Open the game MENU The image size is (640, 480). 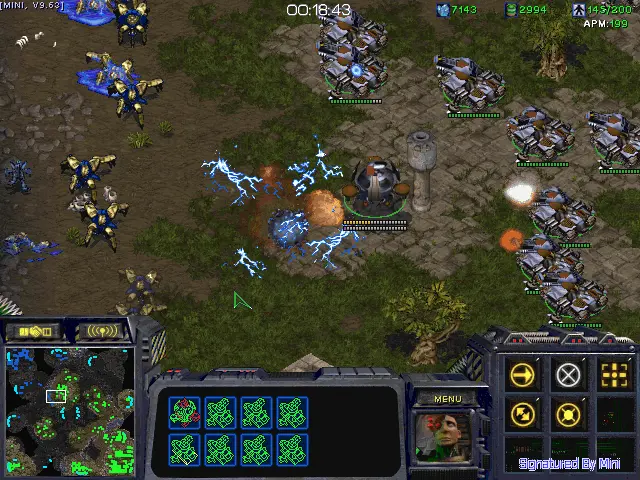(448, 399)
